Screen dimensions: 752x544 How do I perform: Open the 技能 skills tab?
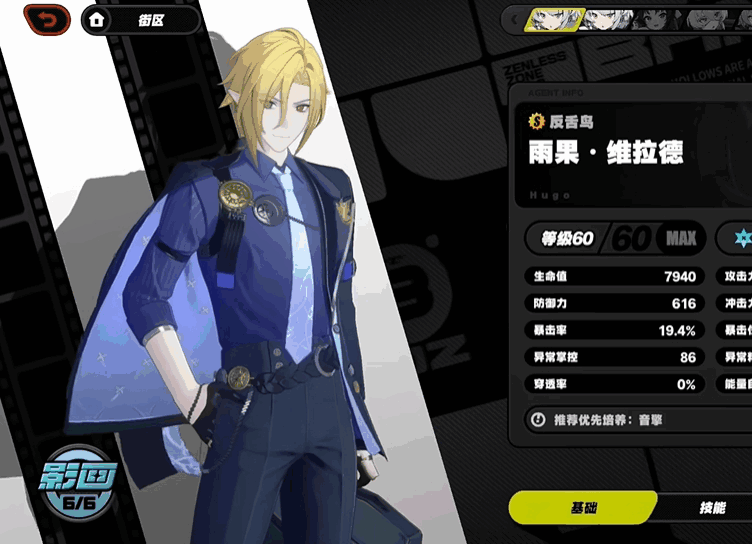712,508
